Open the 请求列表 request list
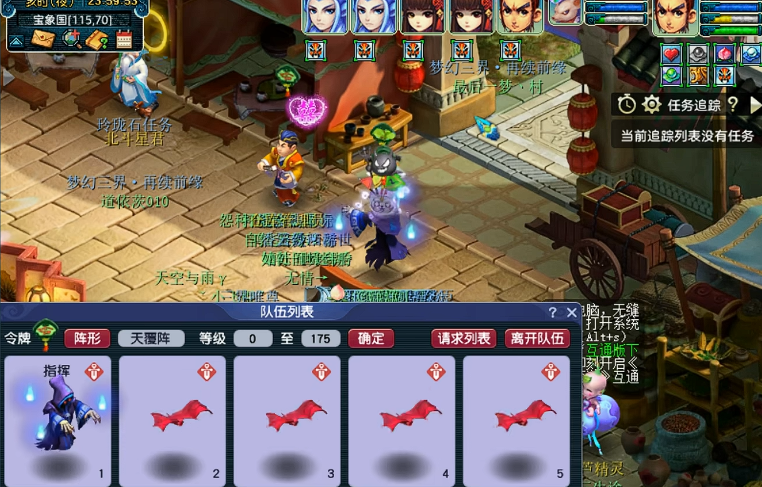Image resolution: width=762 pixels, height=487 pixels. (x=464, y=338)
